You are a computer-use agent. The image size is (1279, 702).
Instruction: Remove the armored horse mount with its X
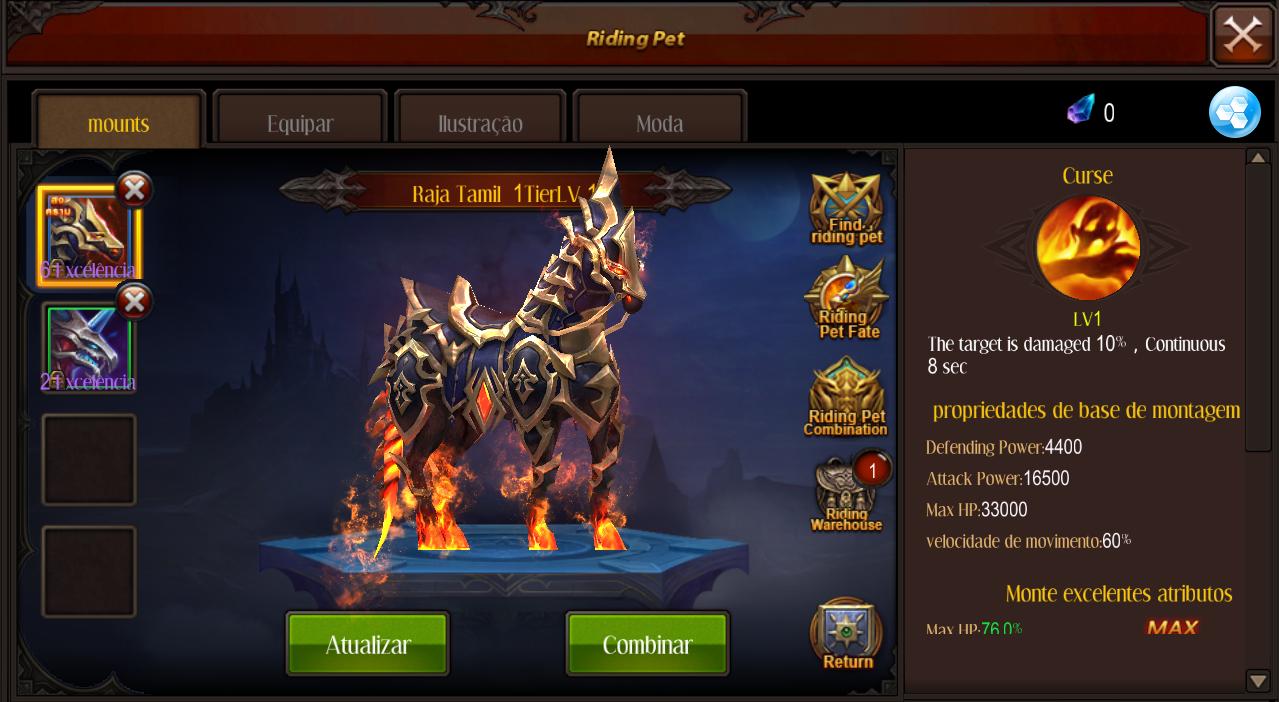click(135, 188)
